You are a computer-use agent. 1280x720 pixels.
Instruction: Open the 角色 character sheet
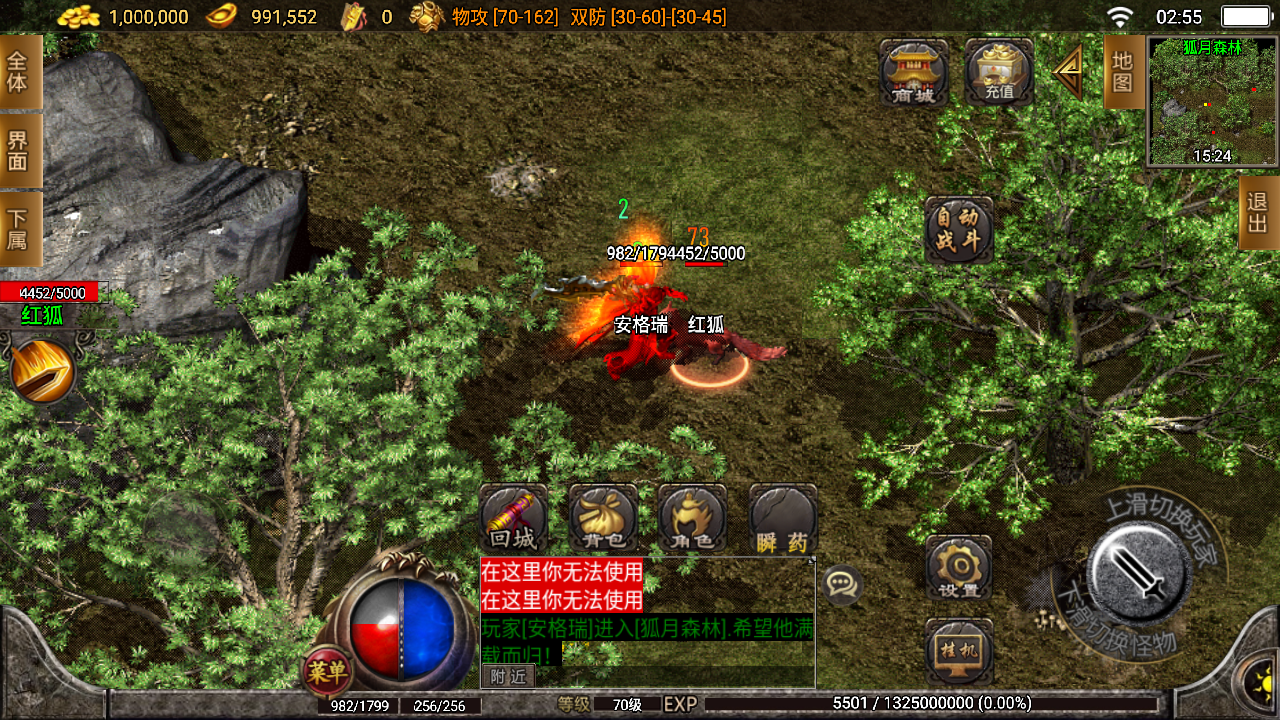click(692, 519)
